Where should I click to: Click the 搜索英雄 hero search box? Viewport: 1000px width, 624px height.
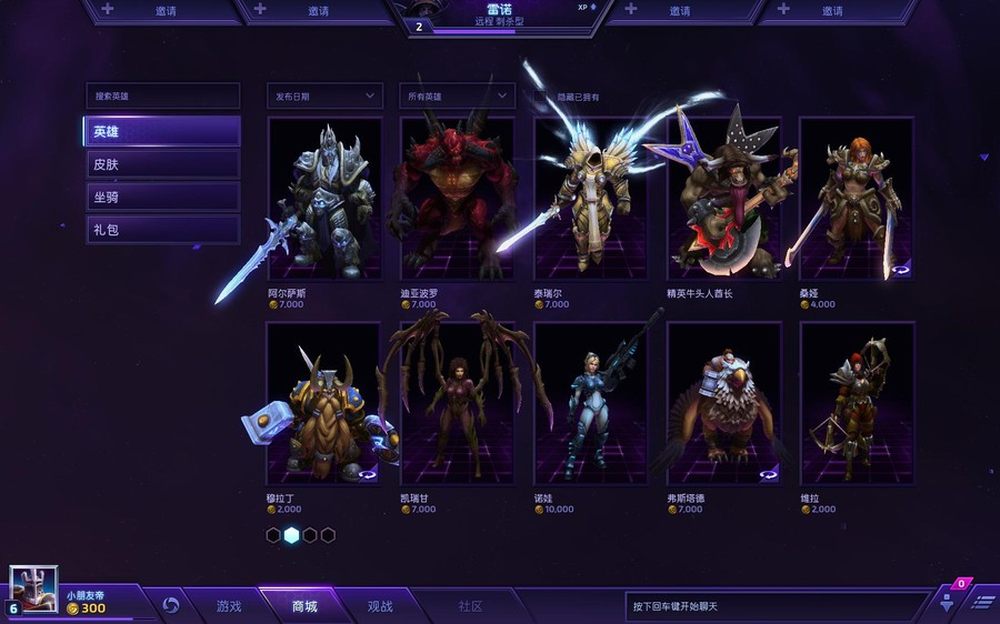(x=162, y=96)
